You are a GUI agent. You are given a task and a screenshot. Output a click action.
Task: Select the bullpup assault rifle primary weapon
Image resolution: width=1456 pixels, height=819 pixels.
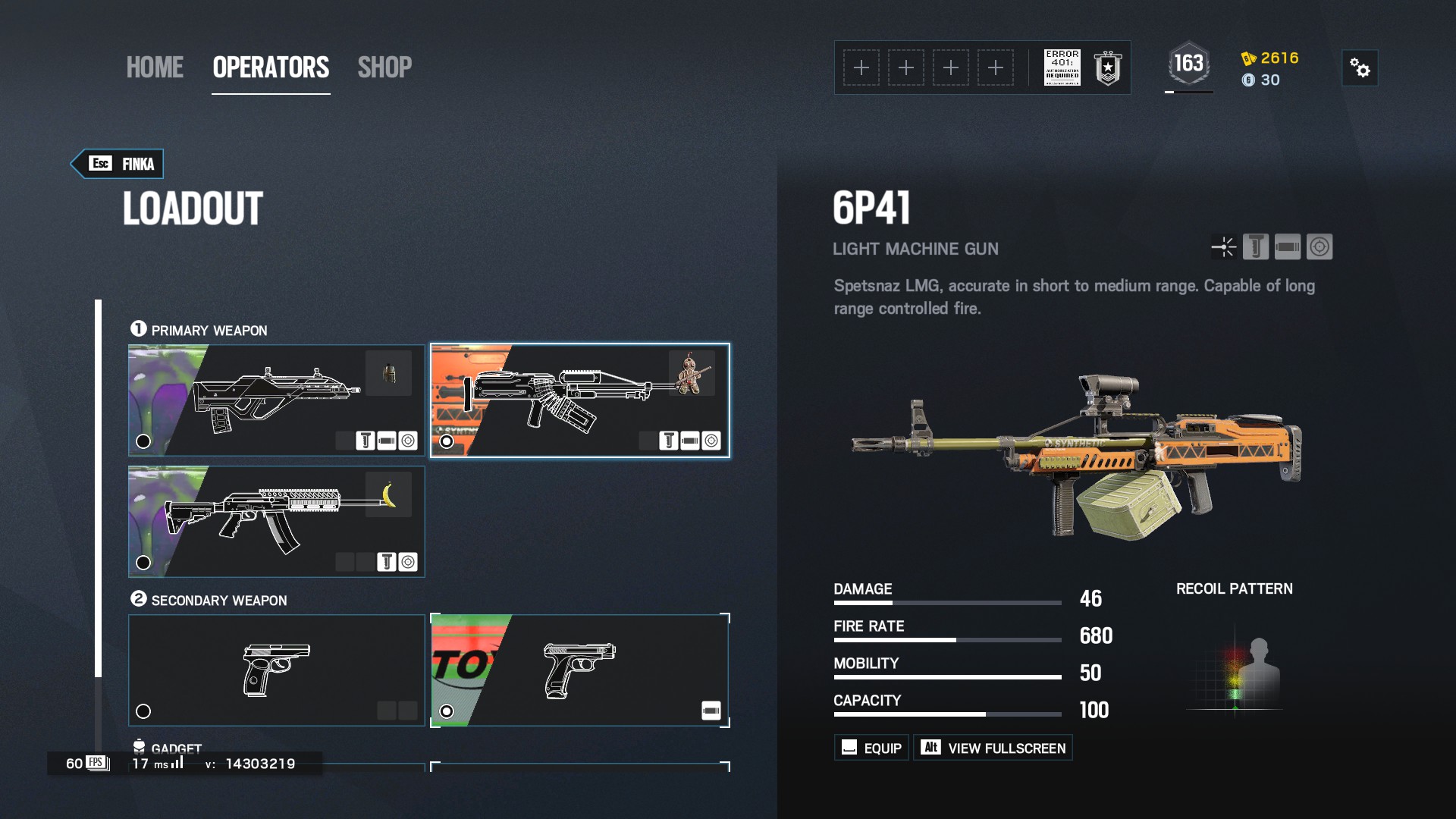coord(276,400)
